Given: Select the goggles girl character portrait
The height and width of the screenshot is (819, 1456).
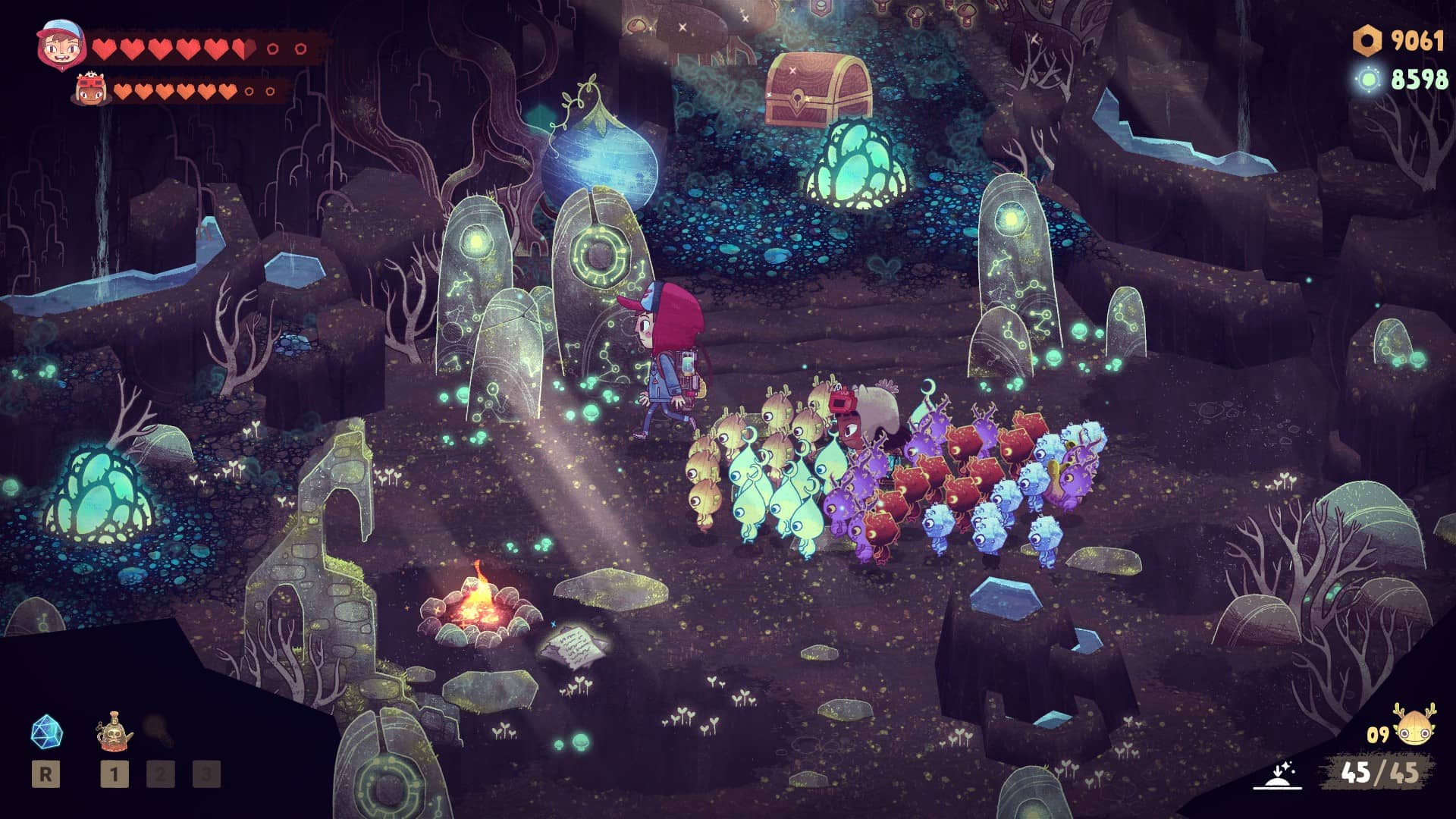Looking at the screenshot, I should [x=93, y=91].
